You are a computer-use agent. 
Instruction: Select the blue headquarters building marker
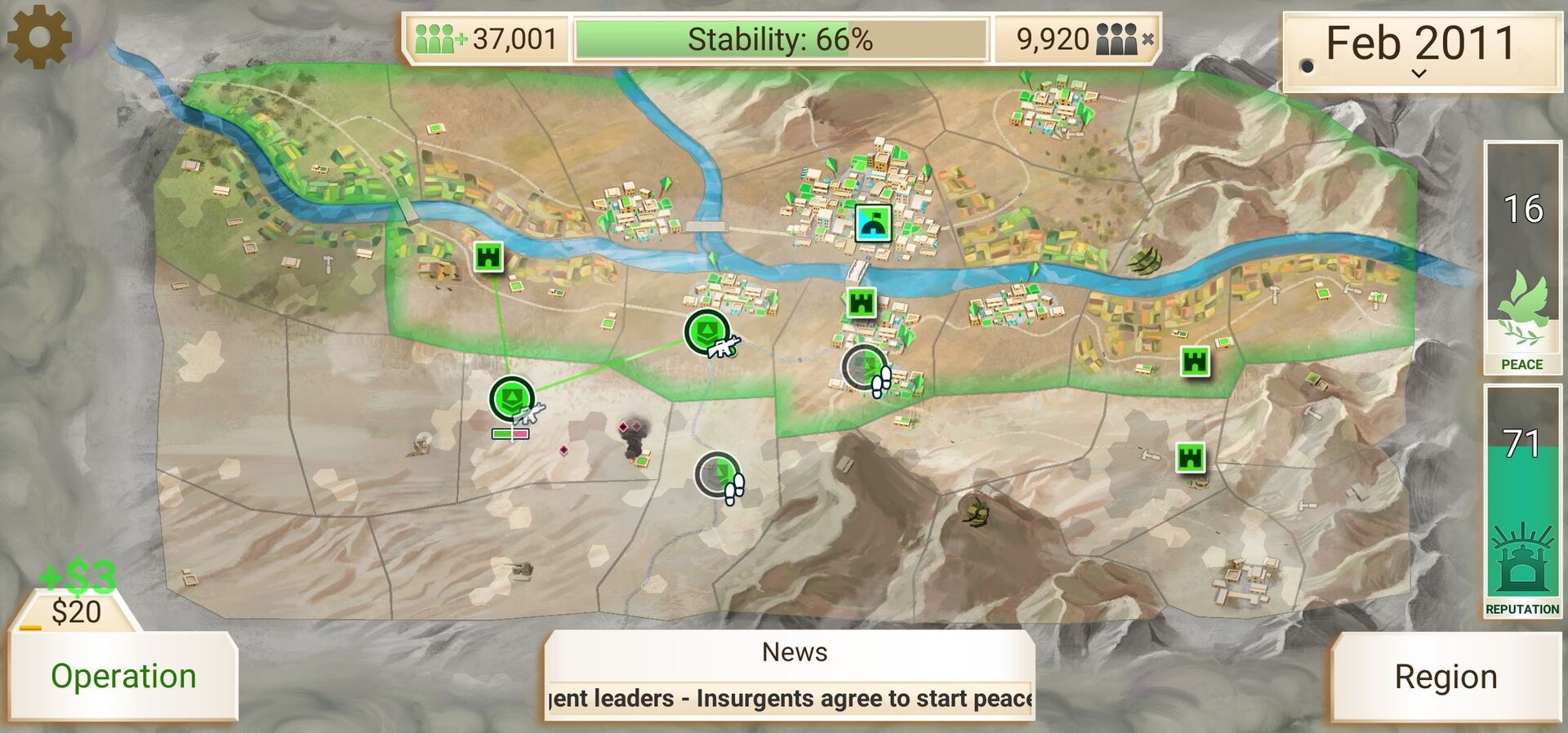click(872, 223)
